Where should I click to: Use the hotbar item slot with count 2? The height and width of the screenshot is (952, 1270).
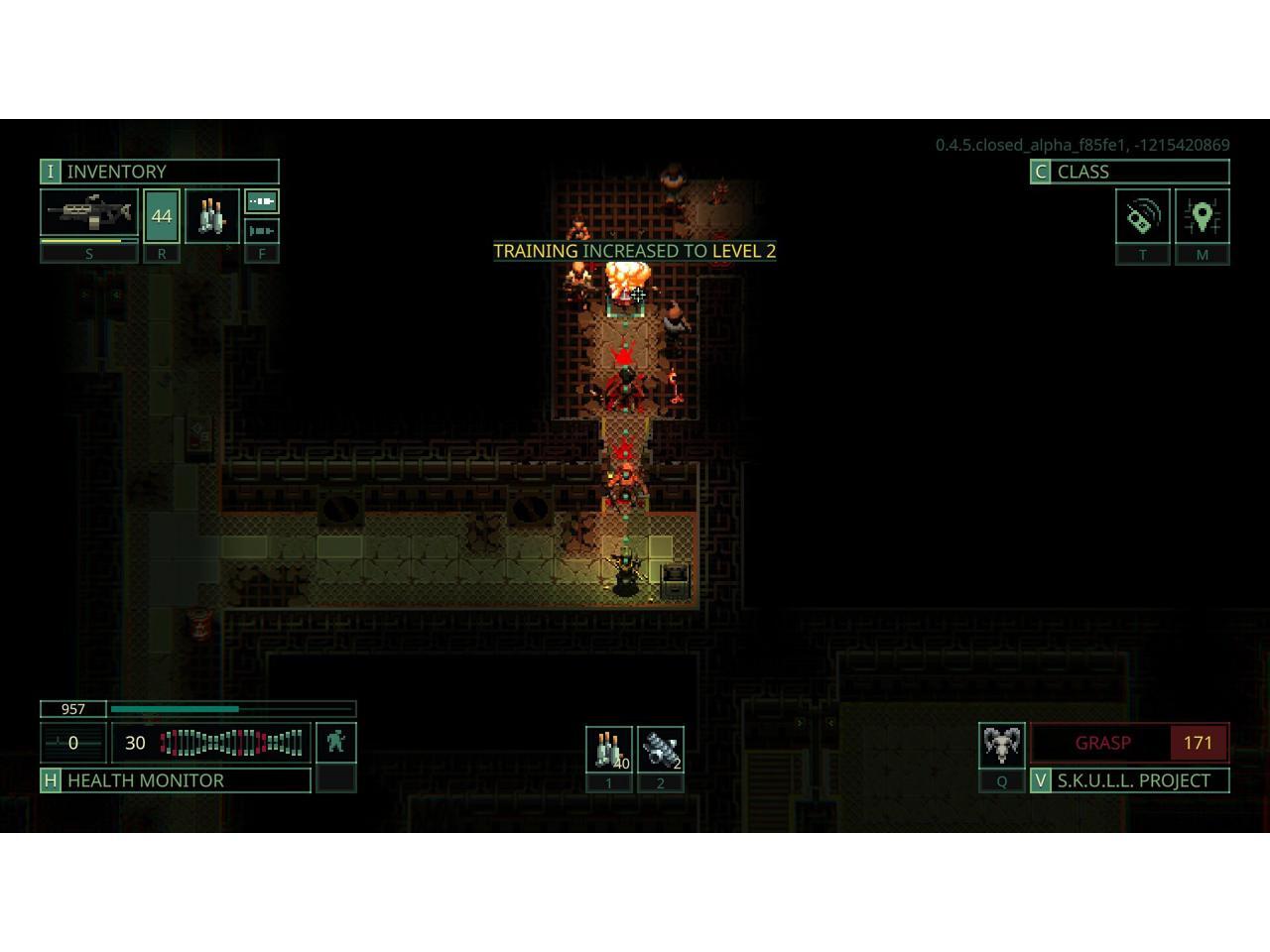click(660, 750)
